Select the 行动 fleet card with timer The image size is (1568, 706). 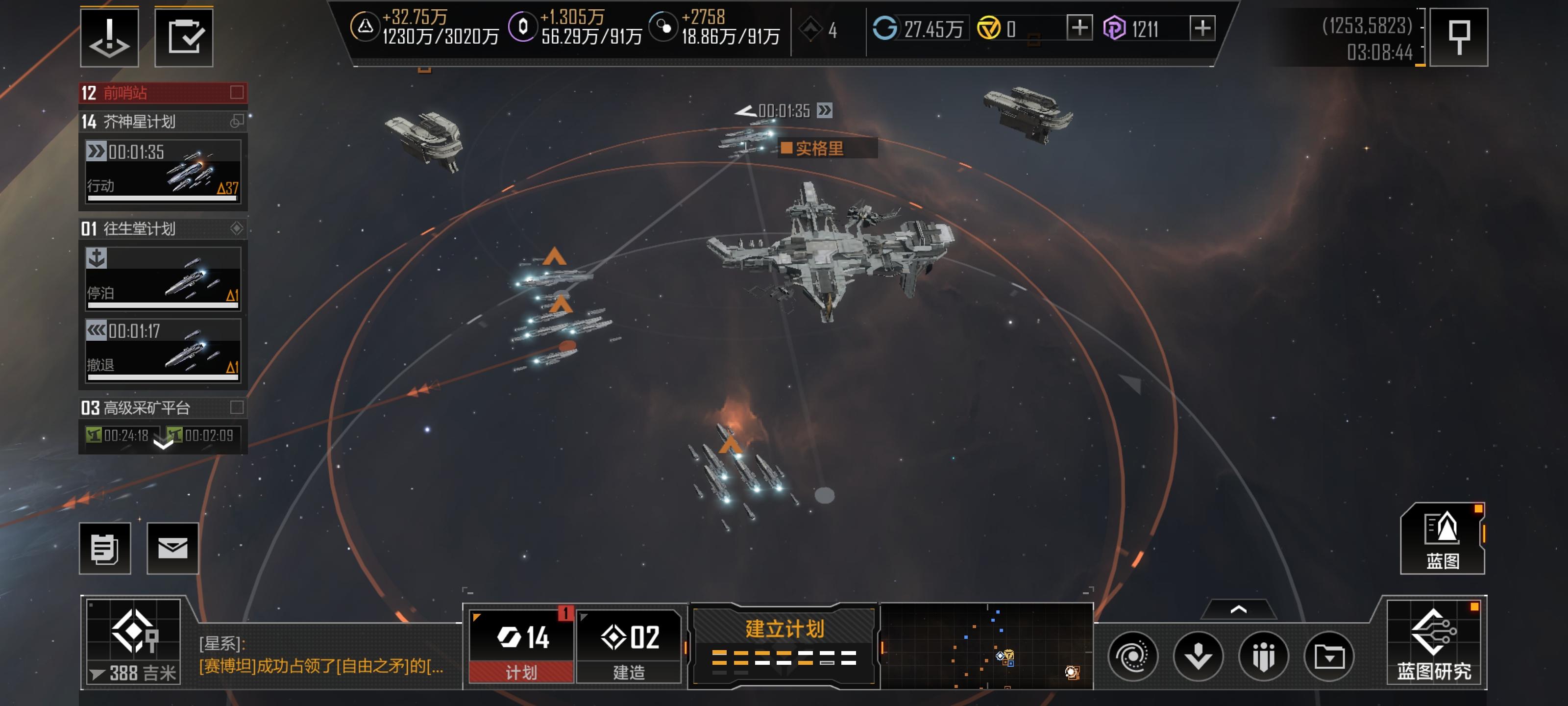coord(163,171)
